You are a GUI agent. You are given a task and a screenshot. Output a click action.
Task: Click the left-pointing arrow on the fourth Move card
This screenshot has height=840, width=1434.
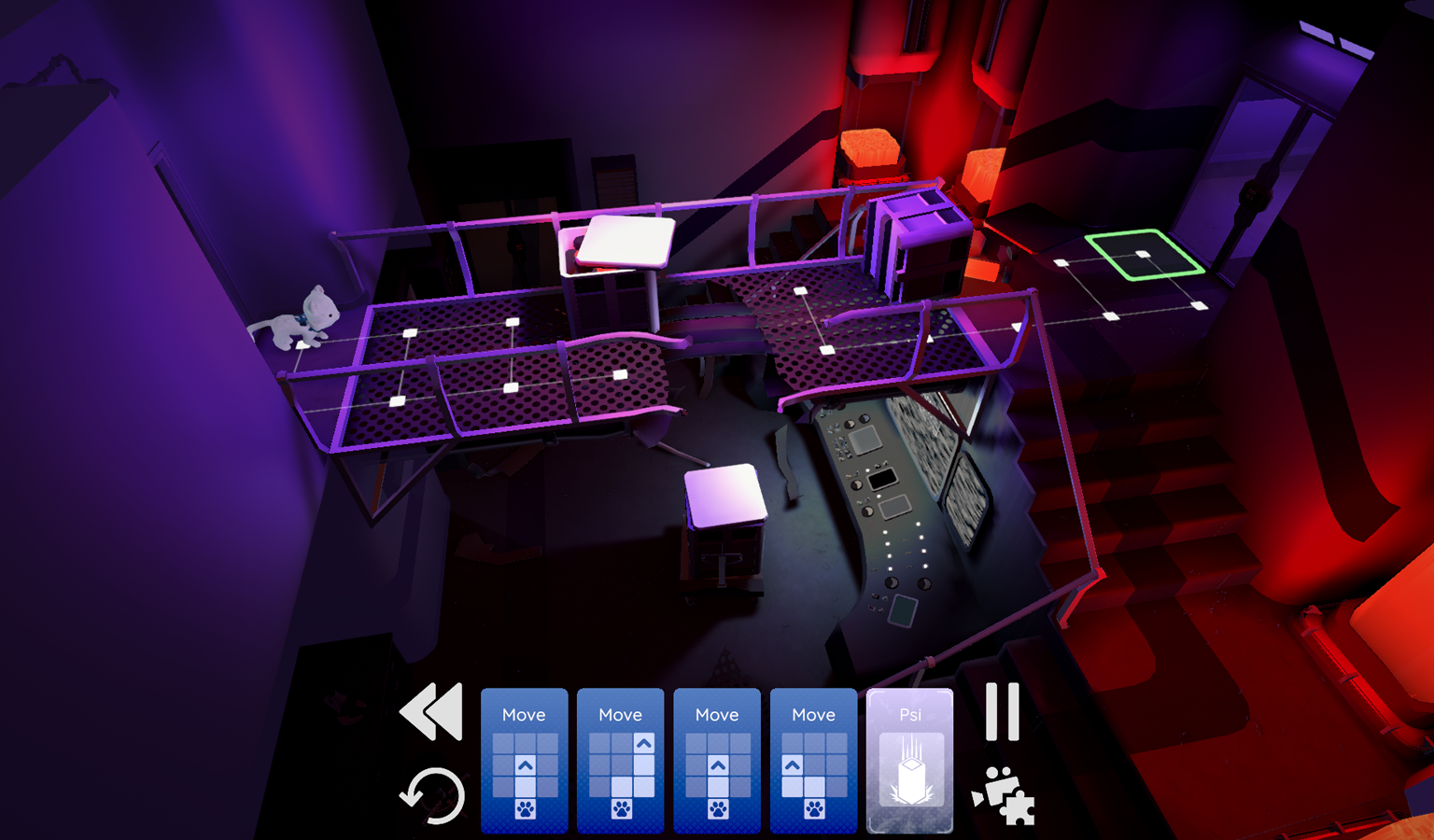(x=794, y=764)
